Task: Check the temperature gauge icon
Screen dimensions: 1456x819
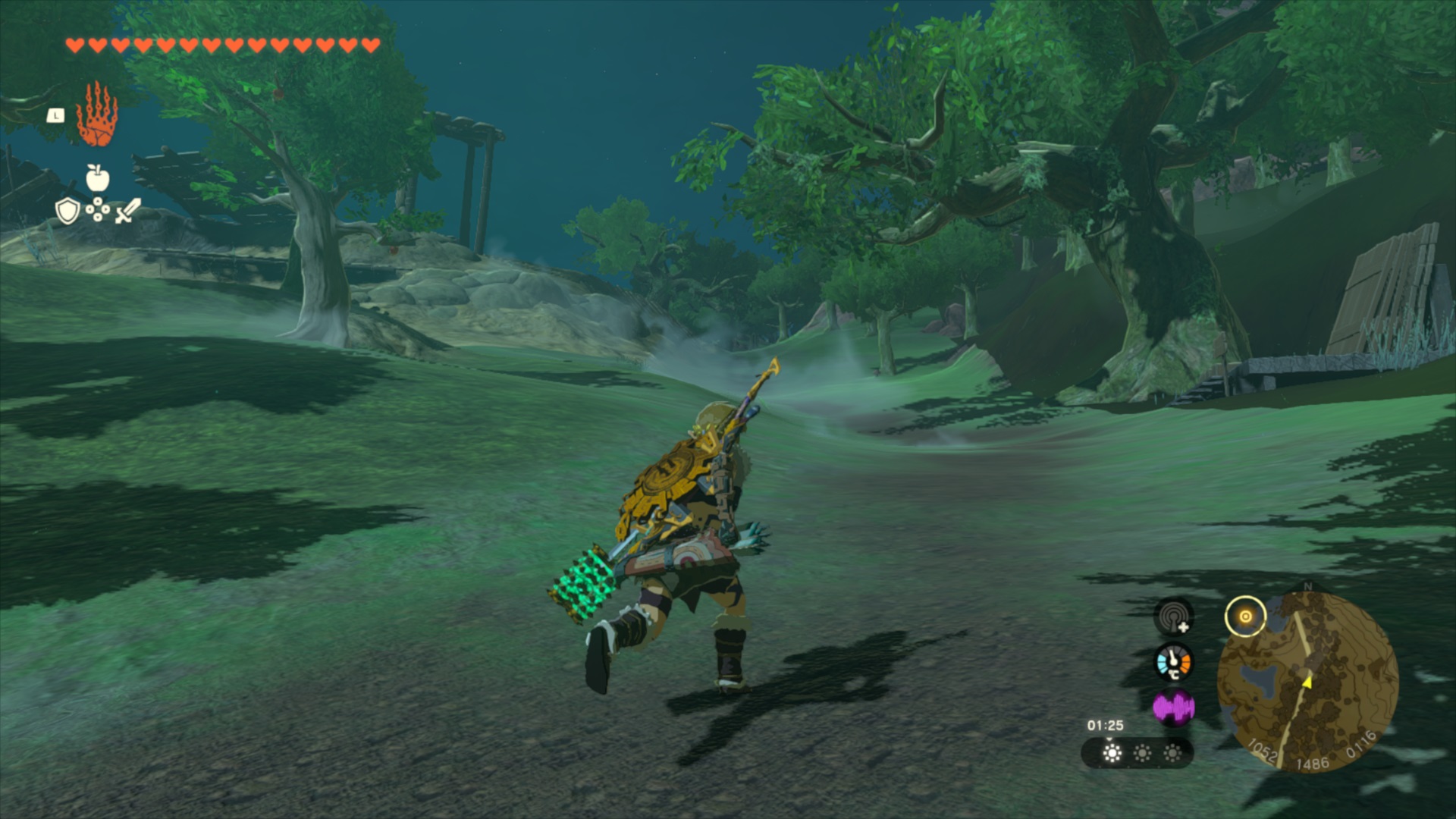Action: click(x=1173, y=662)
